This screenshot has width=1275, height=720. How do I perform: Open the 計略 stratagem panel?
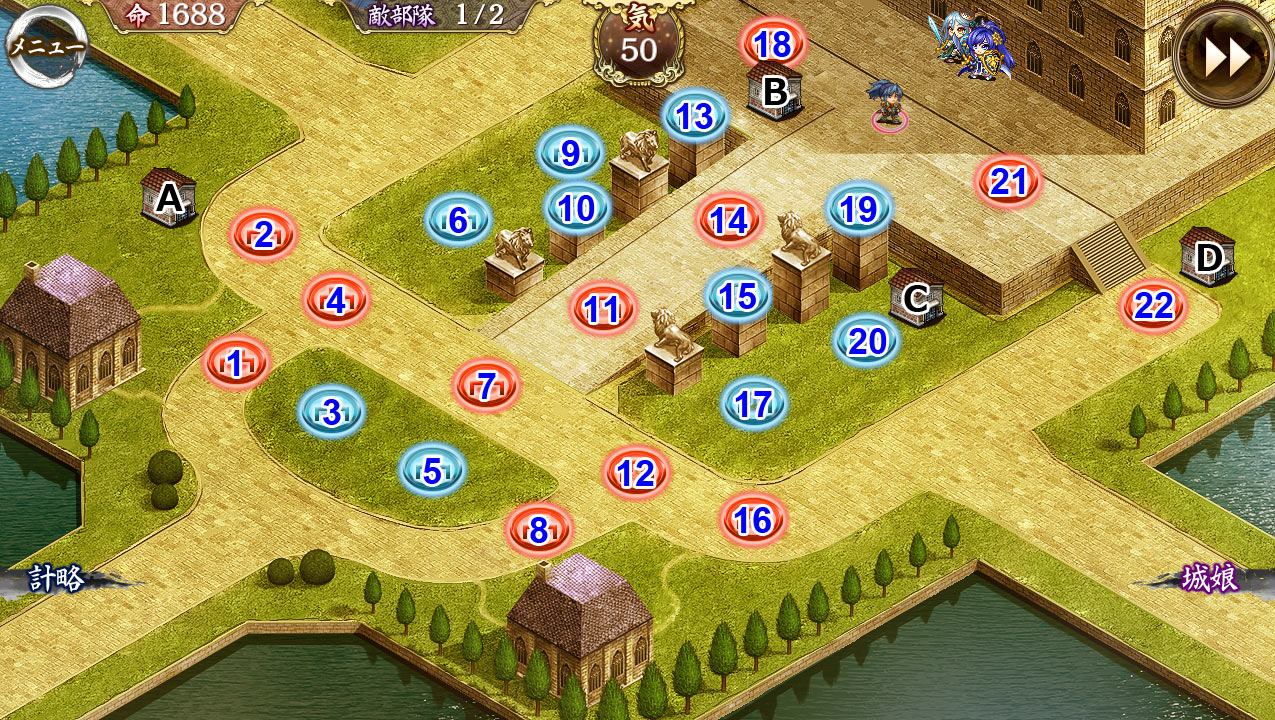[x=58, y=578]
